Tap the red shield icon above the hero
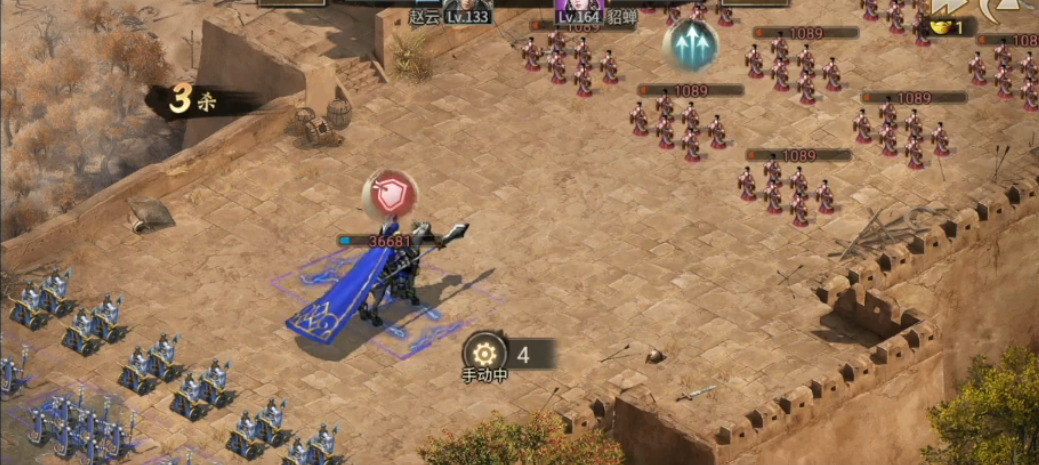The image size is (1039, 465). 391,194
